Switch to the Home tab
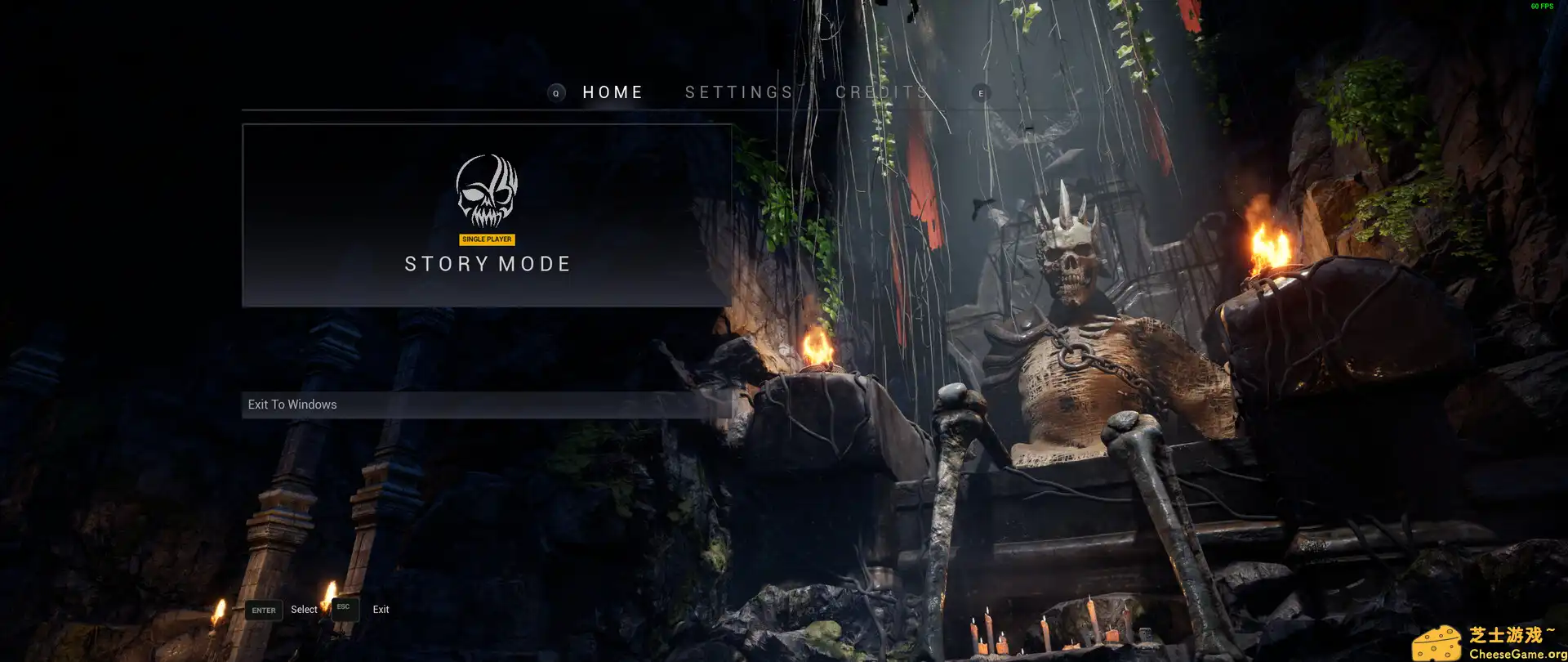 [x=612, y=92]
